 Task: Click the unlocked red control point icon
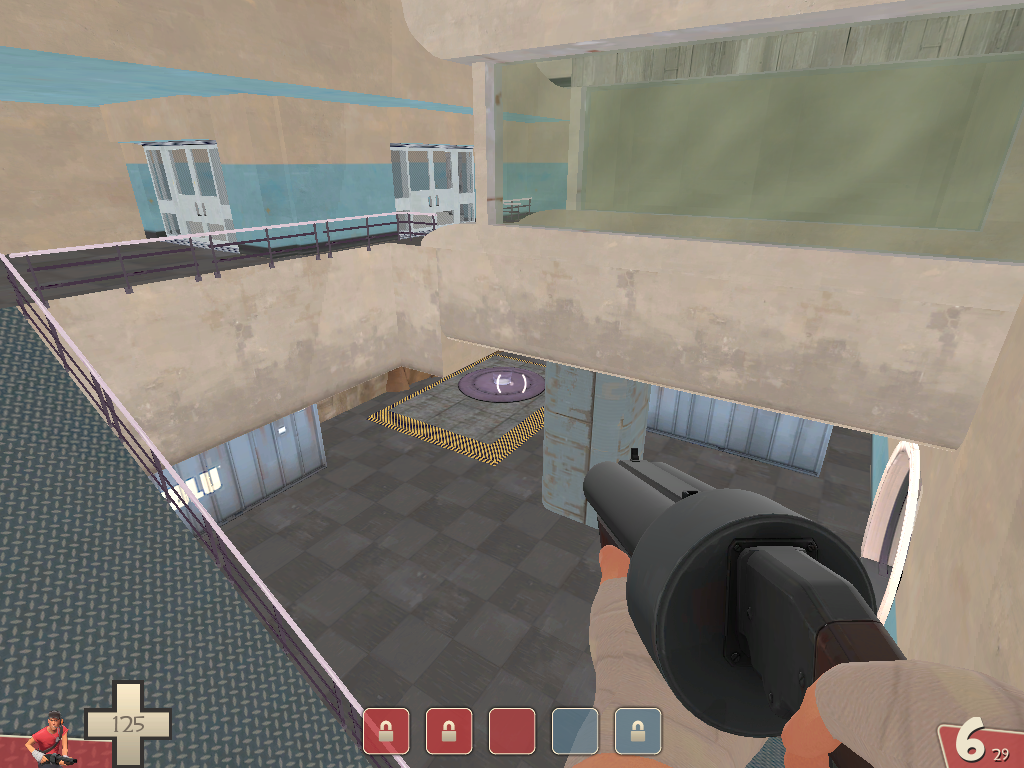tap(512, 731)
